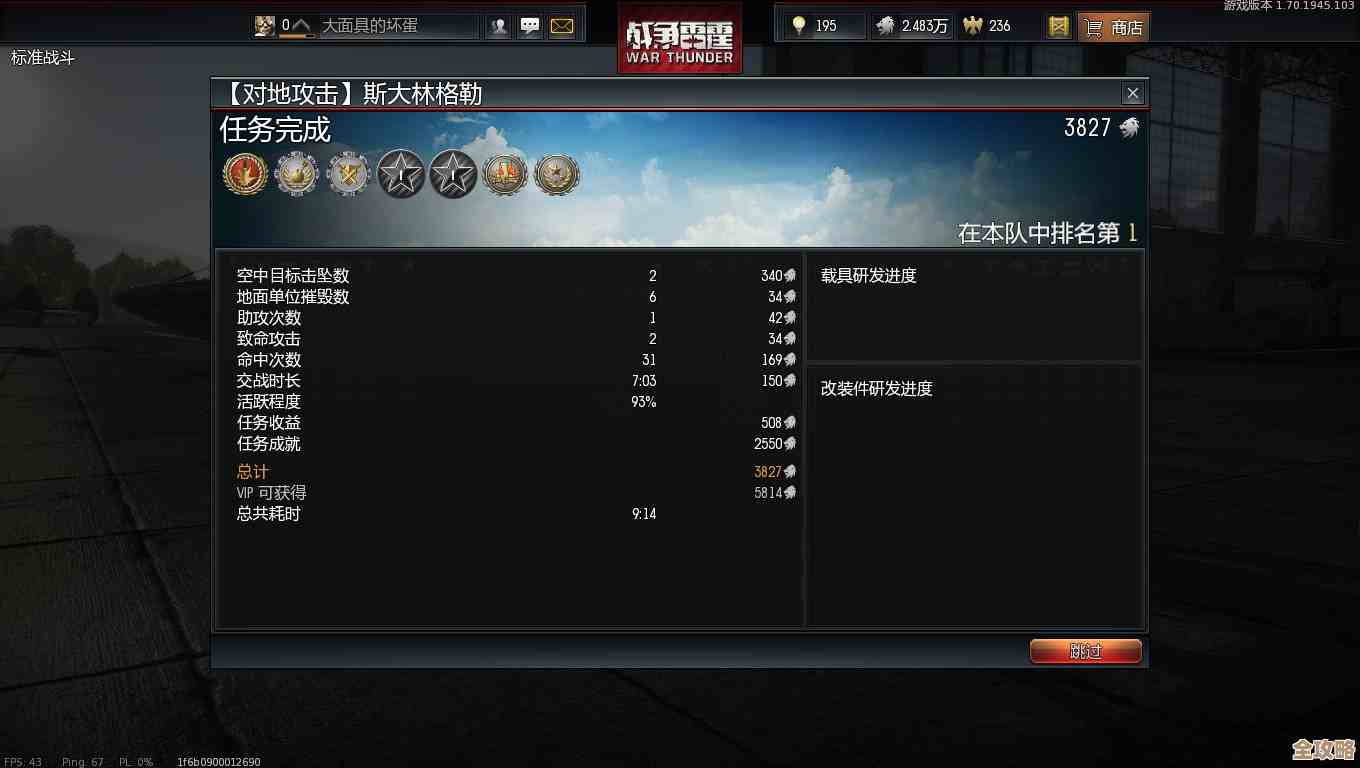This screenshot has width=1360, height=768.
Task: Click the crate icon beside the shop
Action: pos(1058,26)
